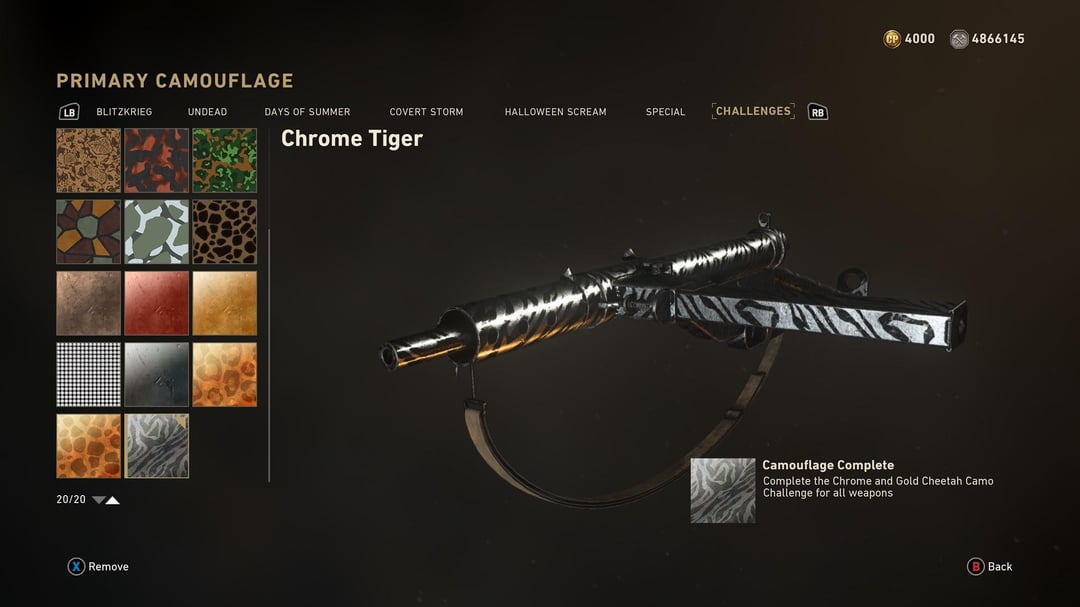The image size is (1080, 607).
Task: Pick the black and white checkered camo
Action: coord(88,374)
